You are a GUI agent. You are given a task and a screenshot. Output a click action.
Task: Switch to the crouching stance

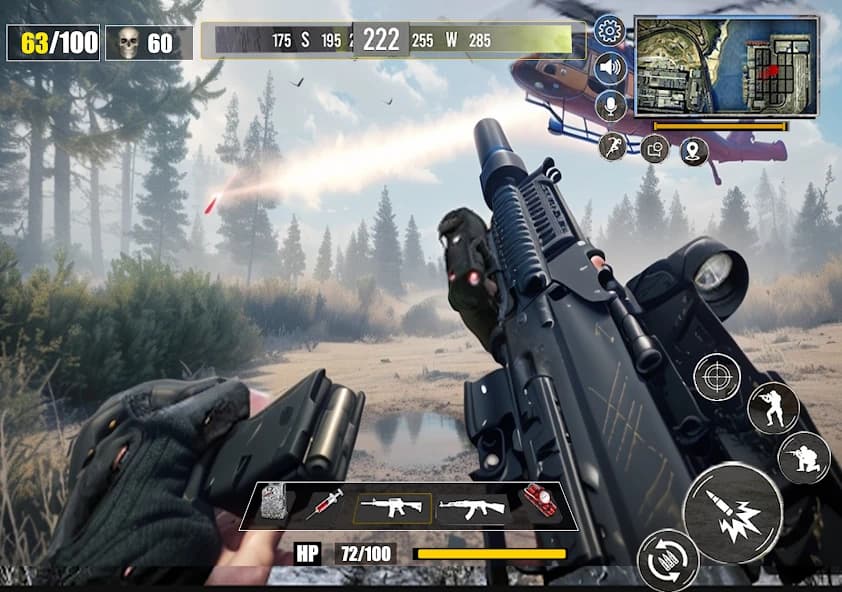[x=803, y=457]
